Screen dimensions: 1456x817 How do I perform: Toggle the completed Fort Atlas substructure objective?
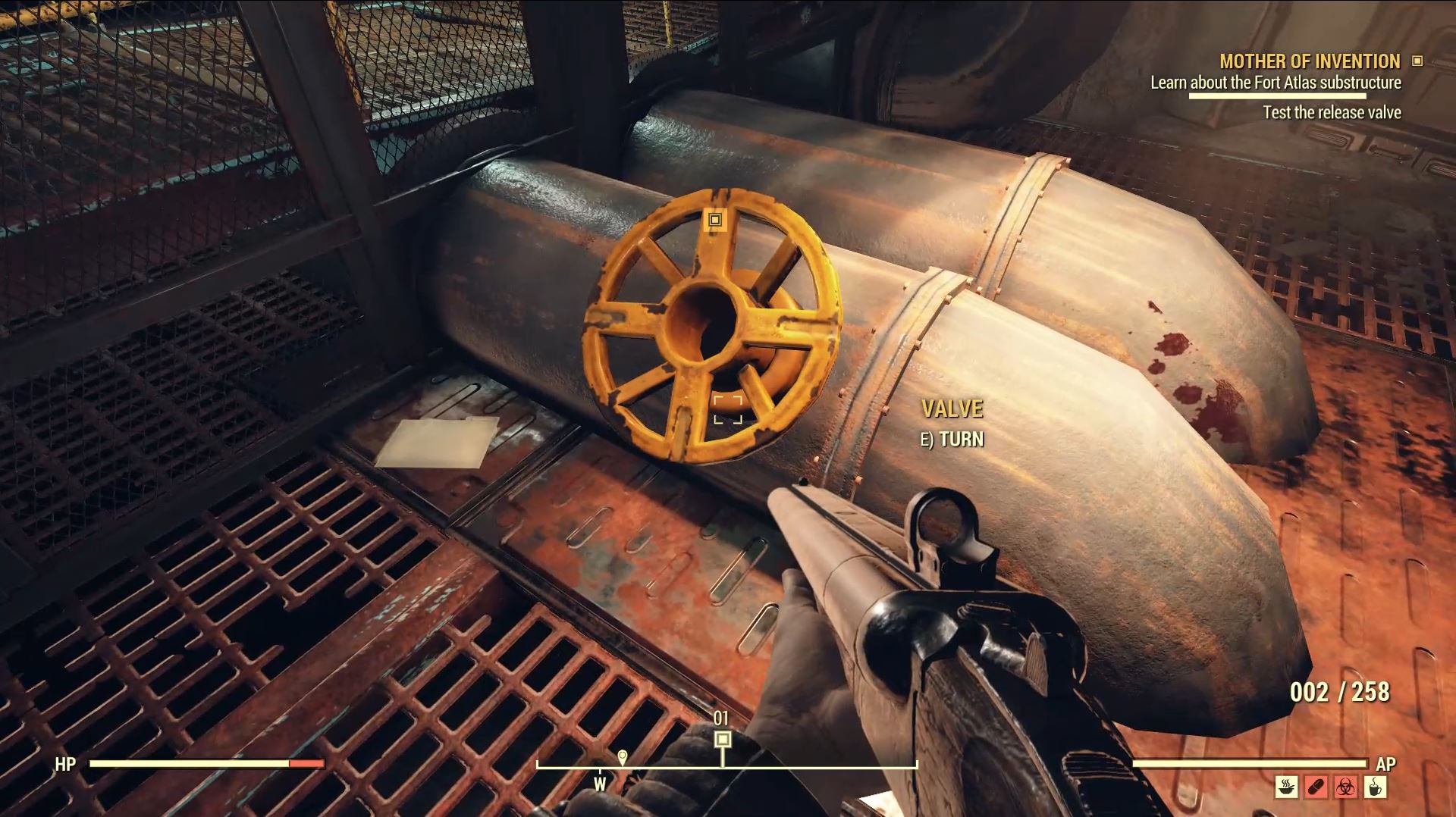(1276, 83)
